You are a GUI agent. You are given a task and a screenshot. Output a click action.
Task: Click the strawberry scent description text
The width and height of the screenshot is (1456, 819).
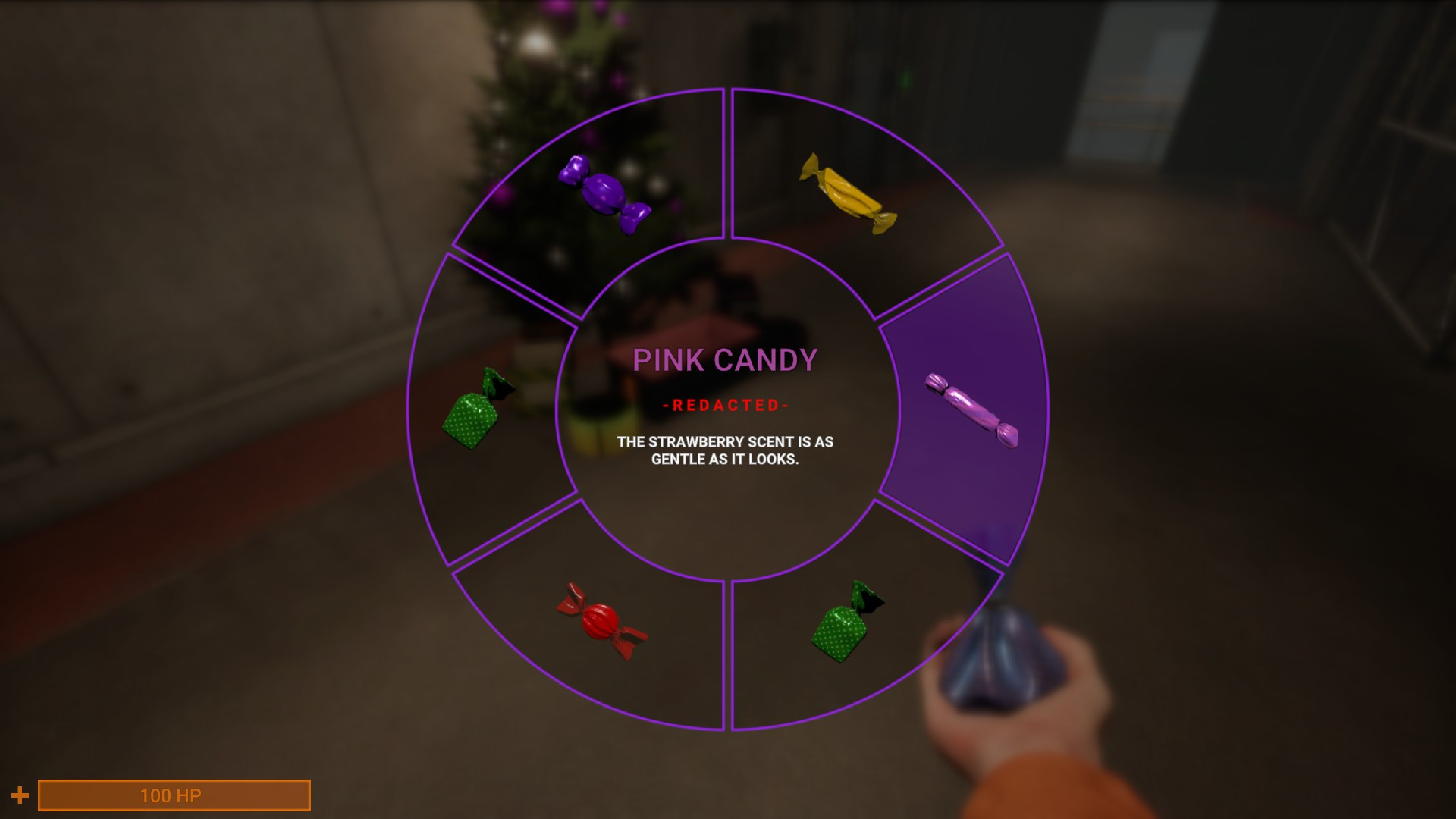click(x=726, y=451)
